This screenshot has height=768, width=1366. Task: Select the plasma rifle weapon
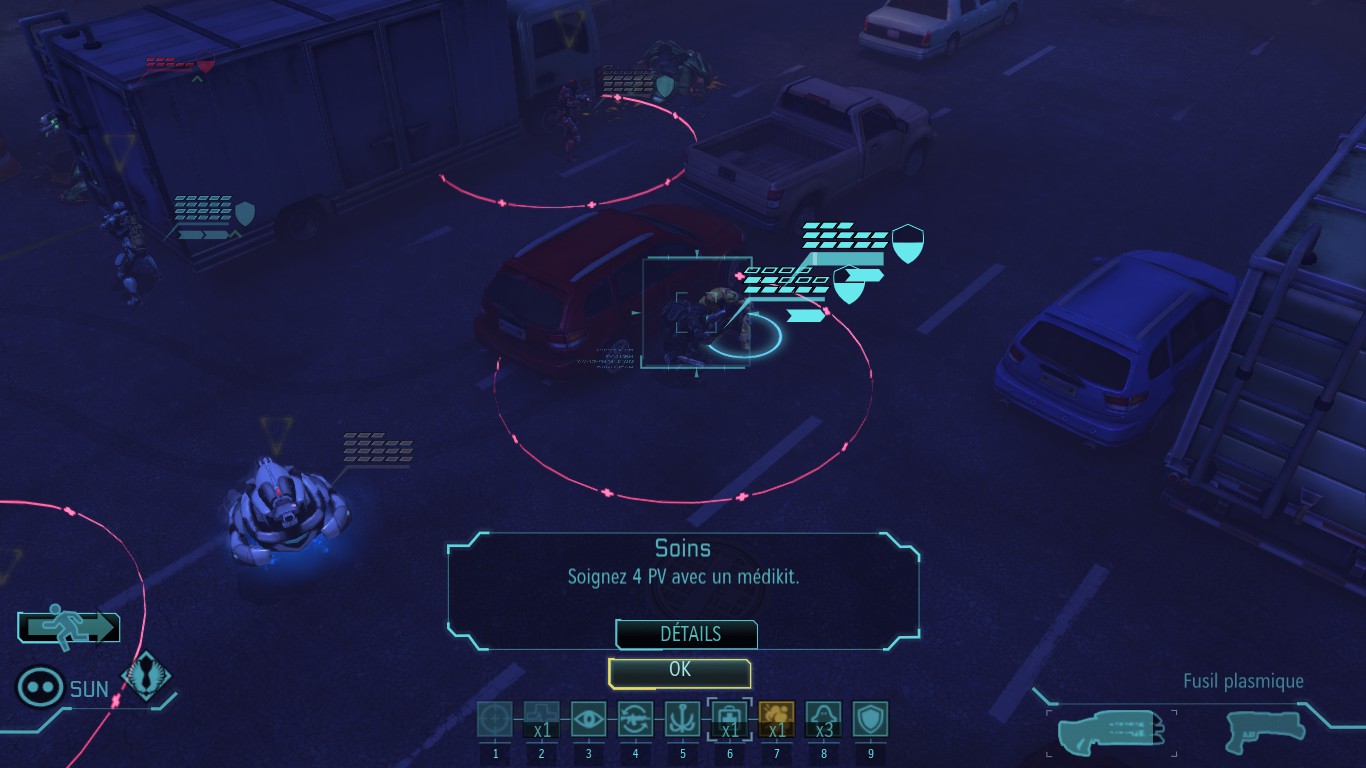[1111, 731]
